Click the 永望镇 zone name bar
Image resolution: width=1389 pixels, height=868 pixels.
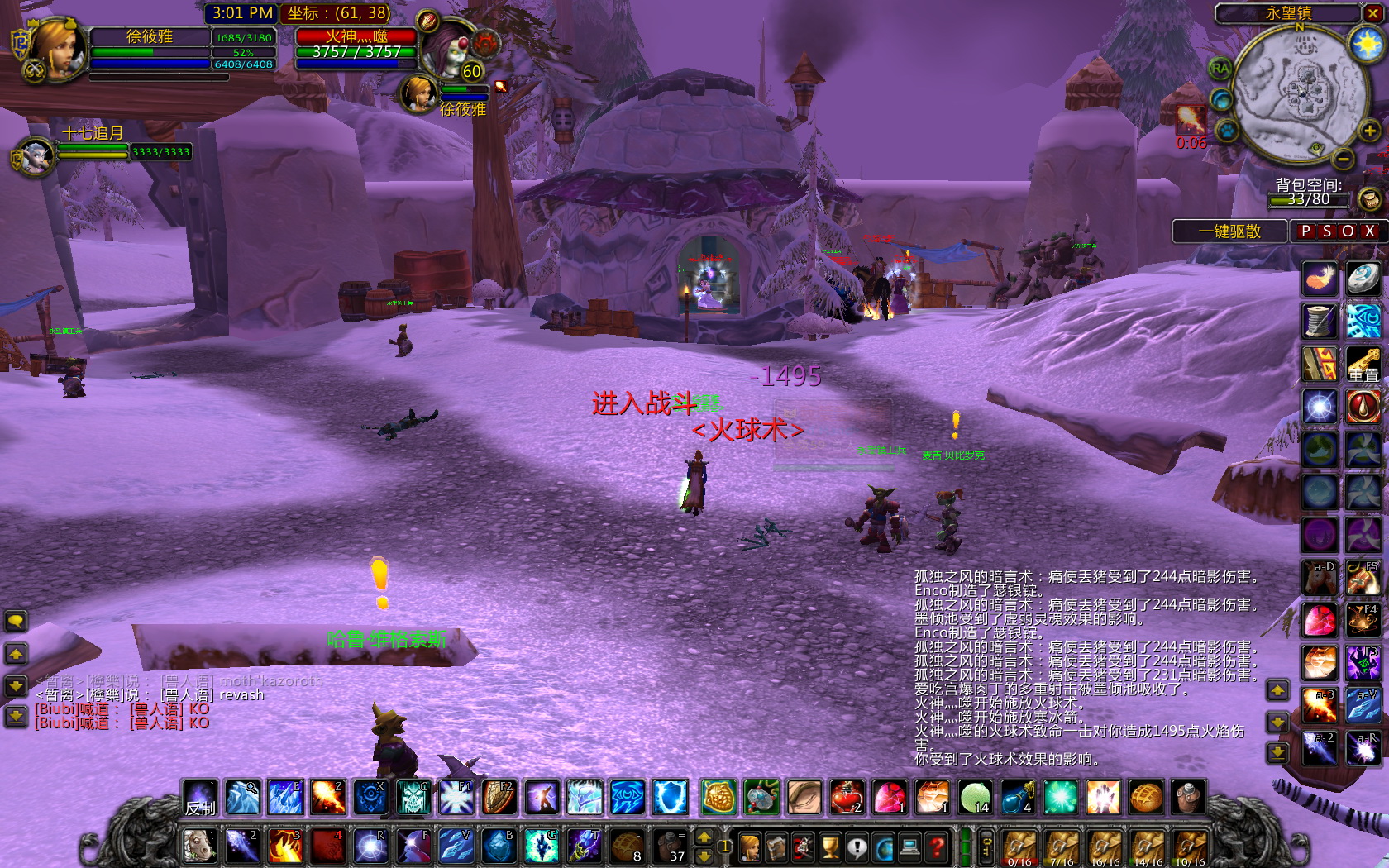coord(1288,13)
